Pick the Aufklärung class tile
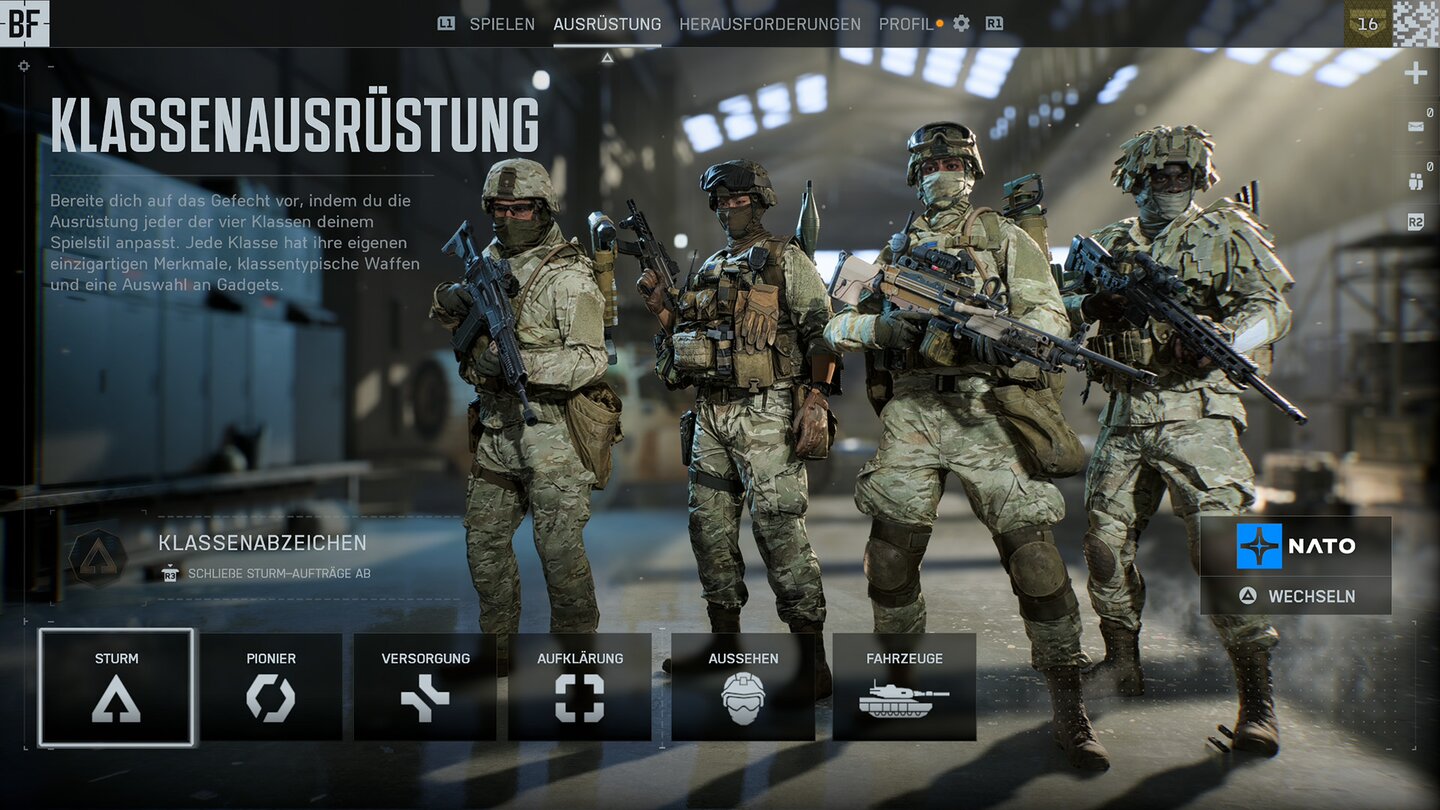This screenshot has height=810, width=1440. coord(580,687)
